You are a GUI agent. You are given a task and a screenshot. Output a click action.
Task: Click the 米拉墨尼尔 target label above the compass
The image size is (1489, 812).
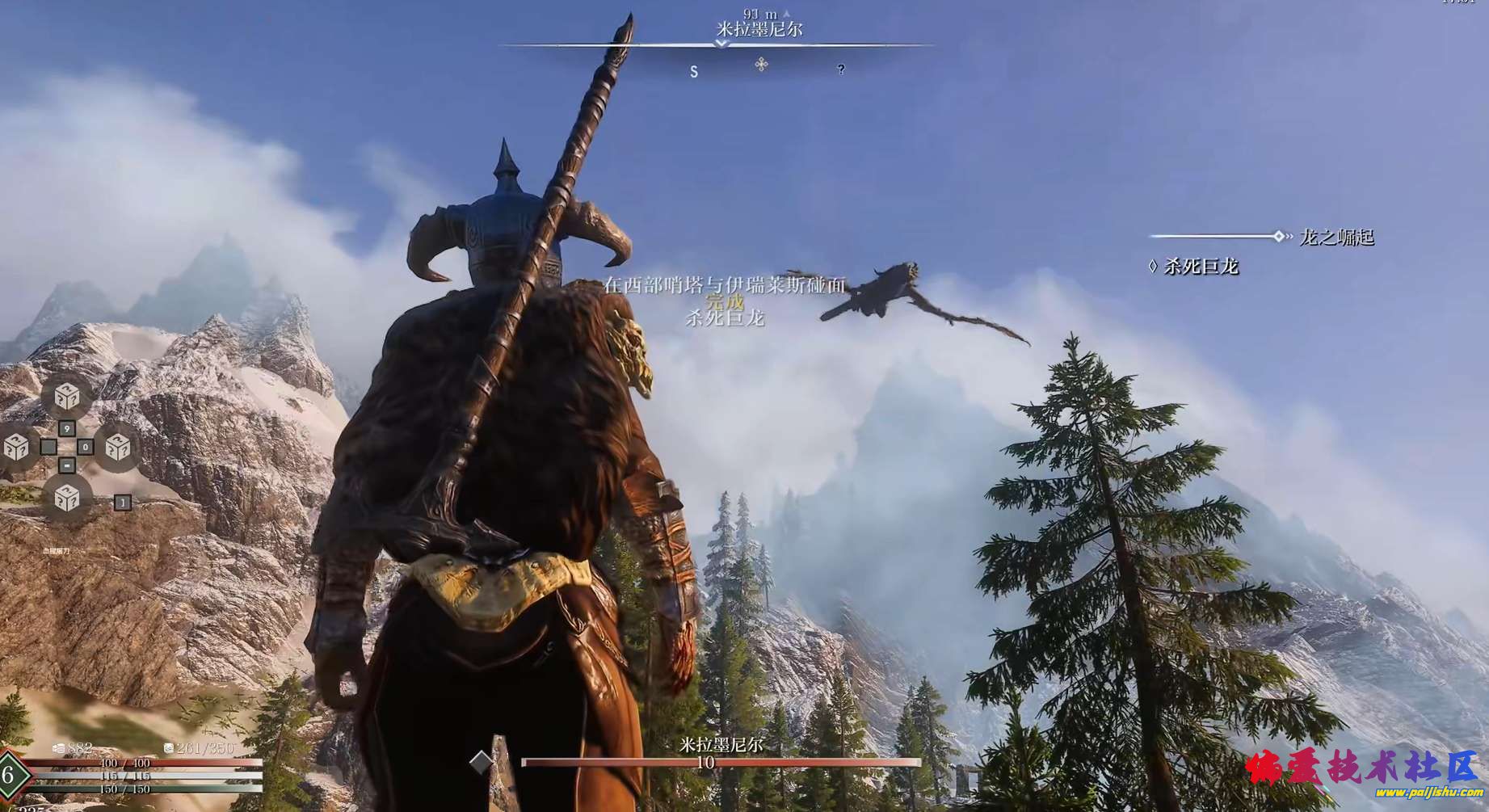(x=759, y=29)
